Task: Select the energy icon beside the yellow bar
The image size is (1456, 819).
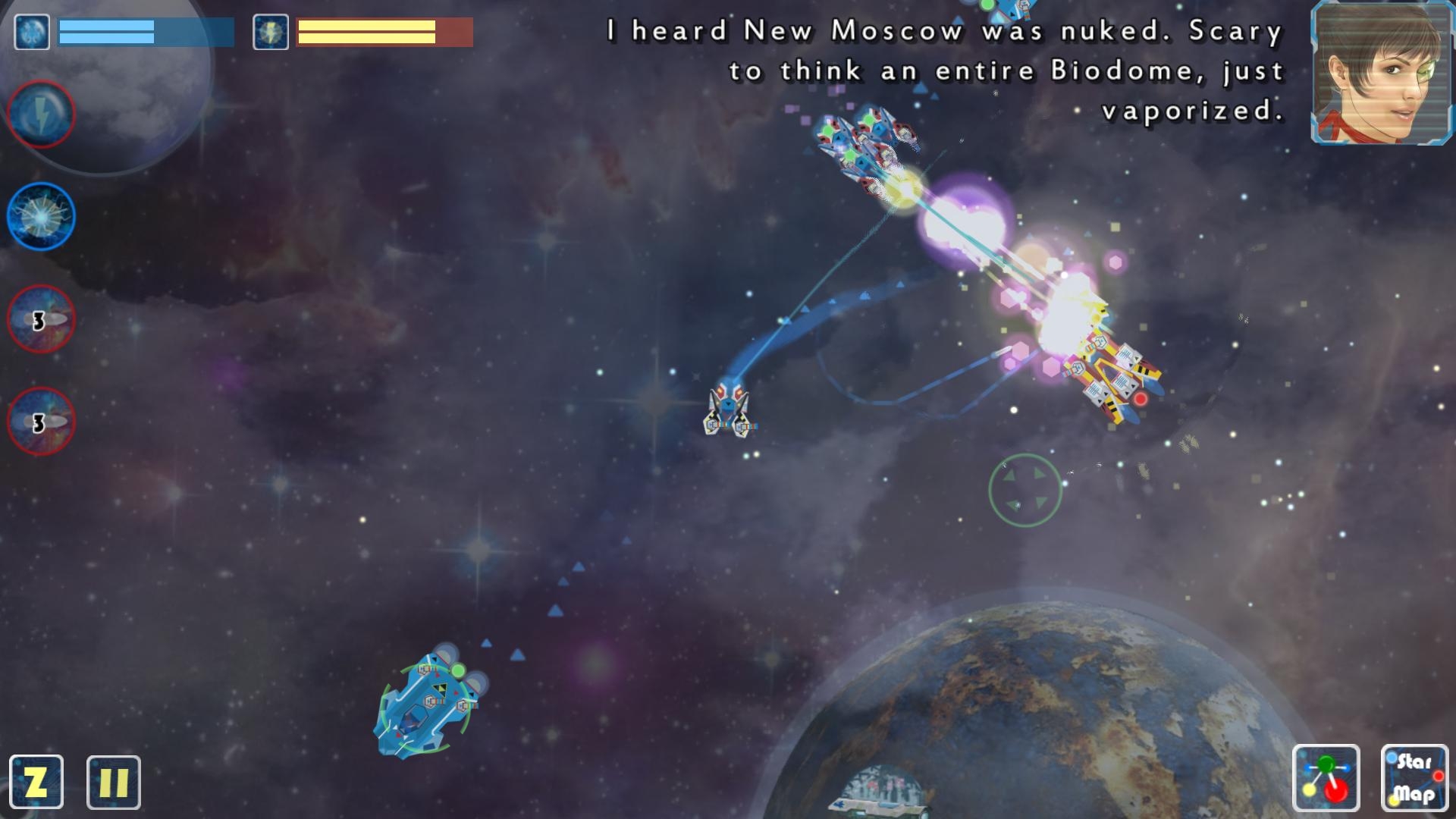Action: coord(271,32)
